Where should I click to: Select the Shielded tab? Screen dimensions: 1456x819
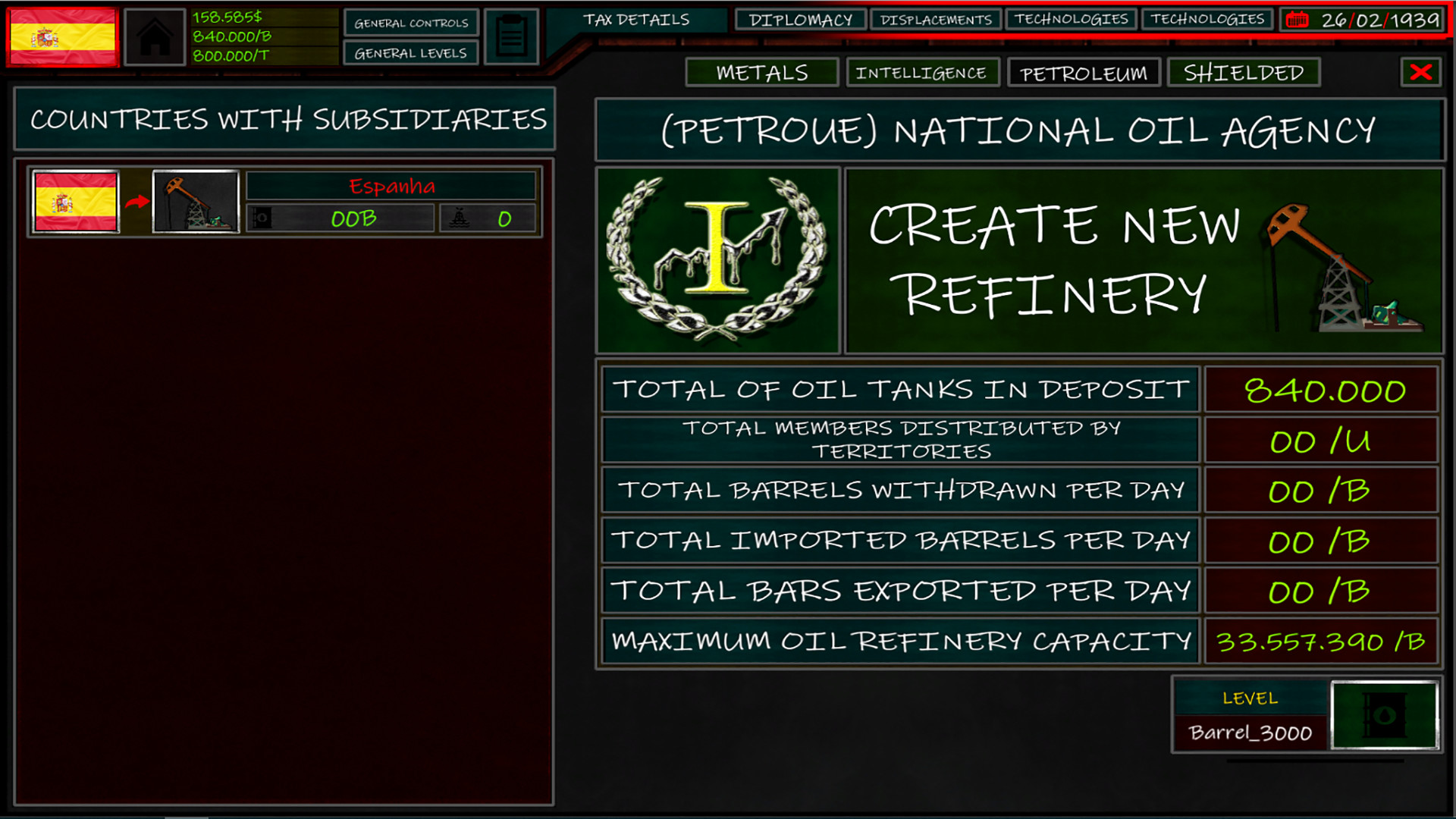[1243, 73]
